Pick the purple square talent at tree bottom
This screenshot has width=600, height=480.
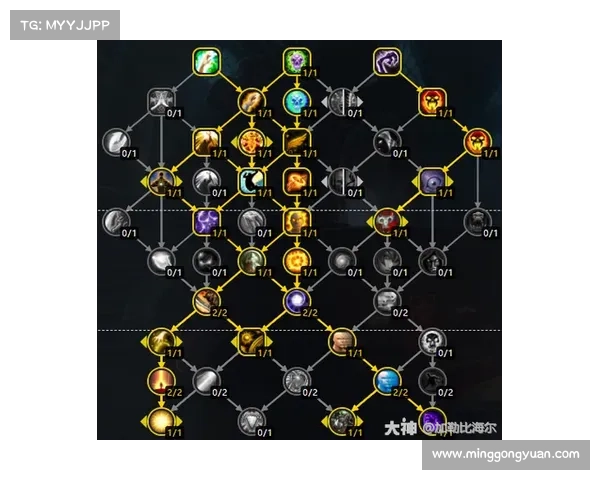432,420
